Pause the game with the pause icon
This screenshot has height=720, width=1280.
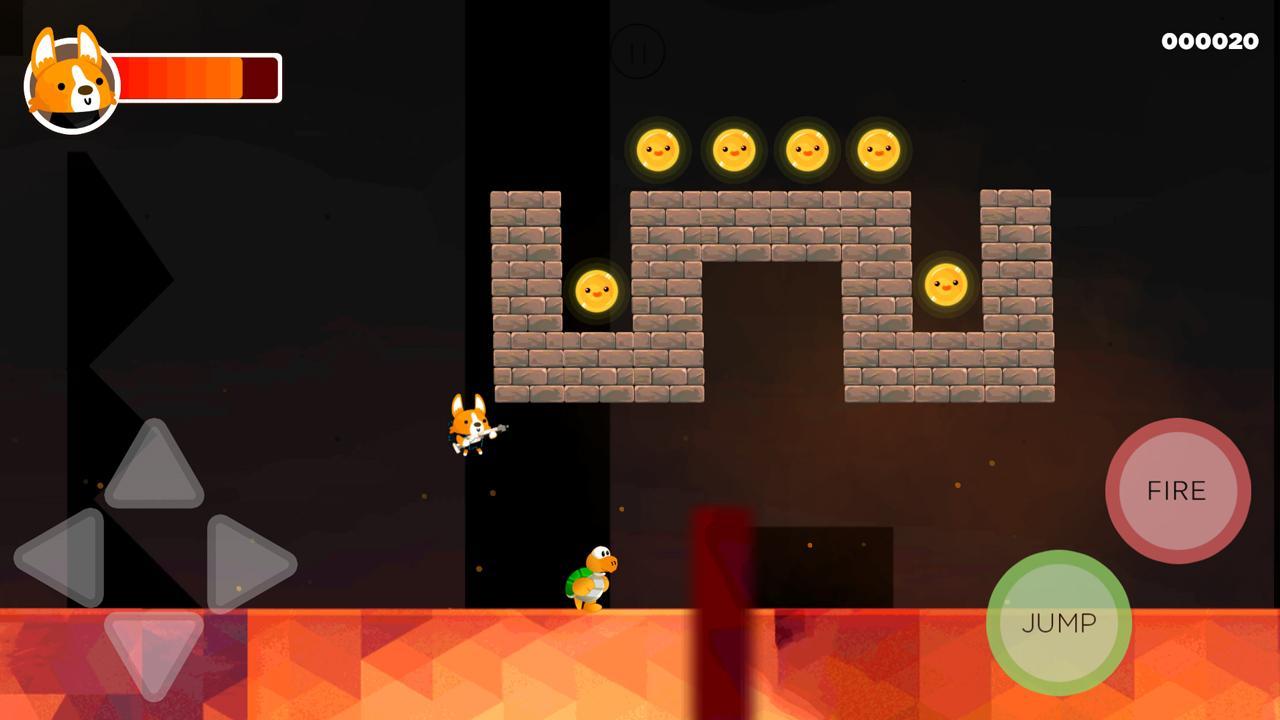coord(637,51)
